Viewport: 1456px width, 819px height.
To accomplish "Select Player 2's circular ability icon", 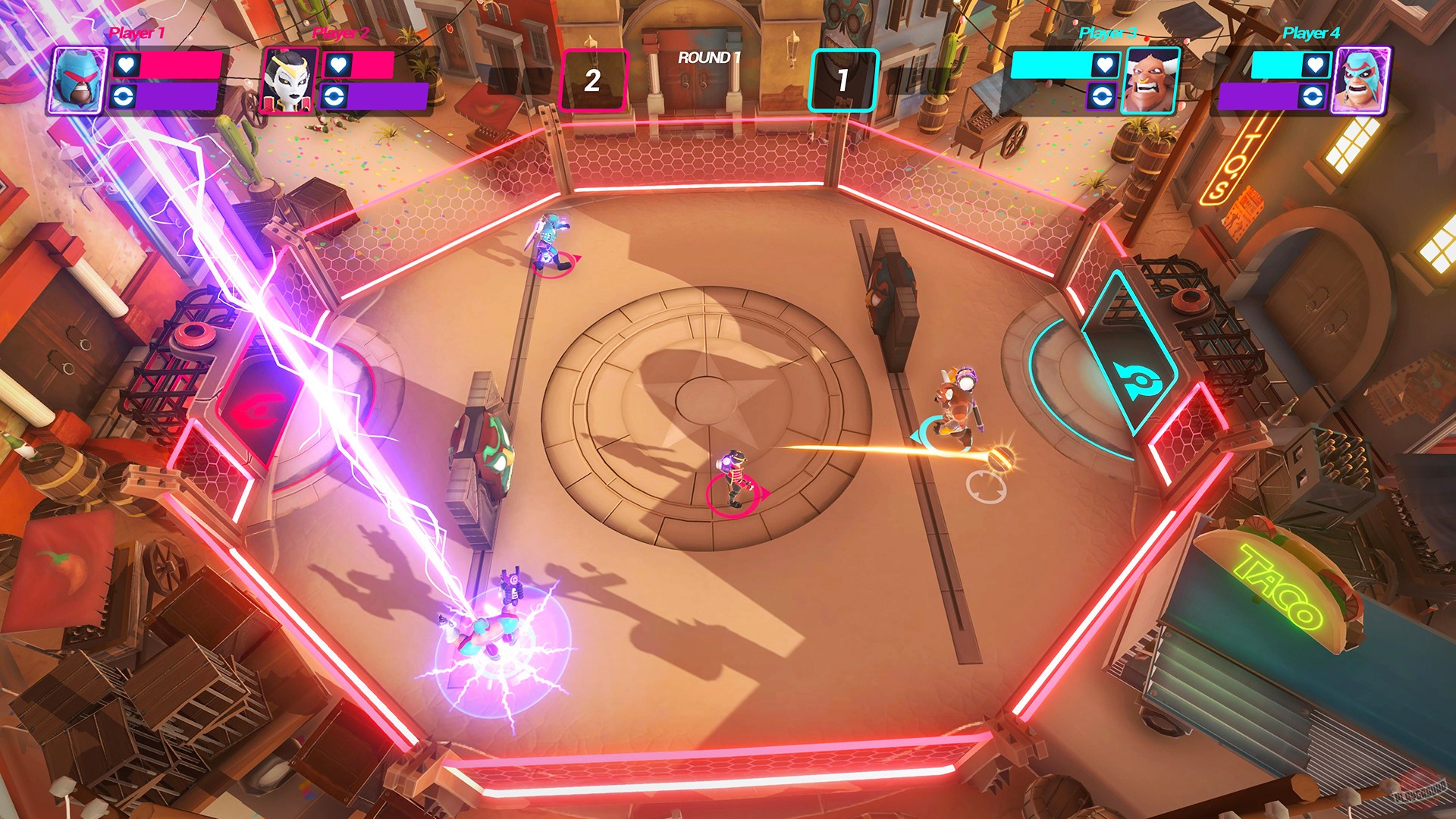I will pos(334,96).
